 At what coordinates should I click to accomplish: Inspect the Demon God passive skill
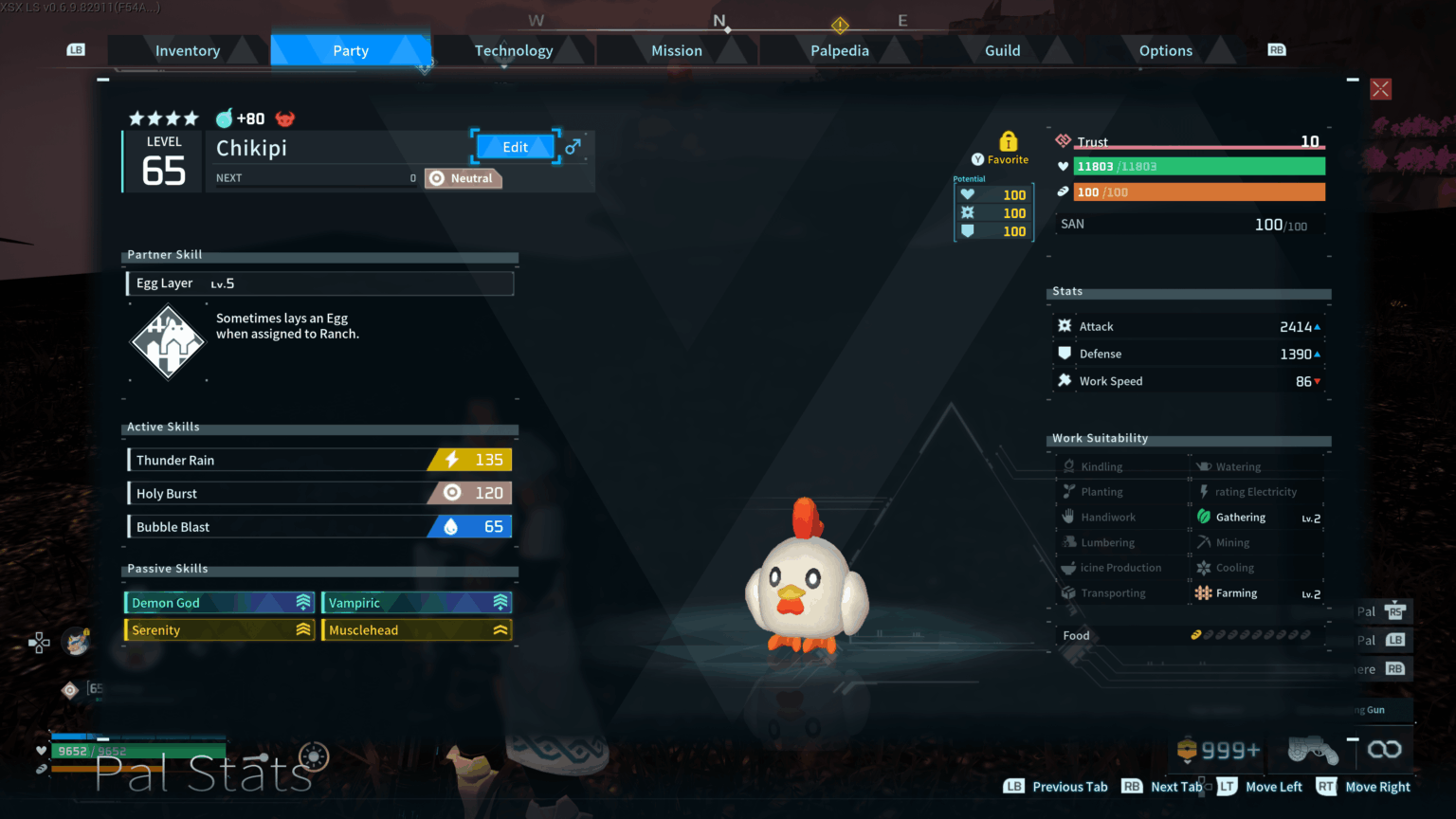pos(220,603)
